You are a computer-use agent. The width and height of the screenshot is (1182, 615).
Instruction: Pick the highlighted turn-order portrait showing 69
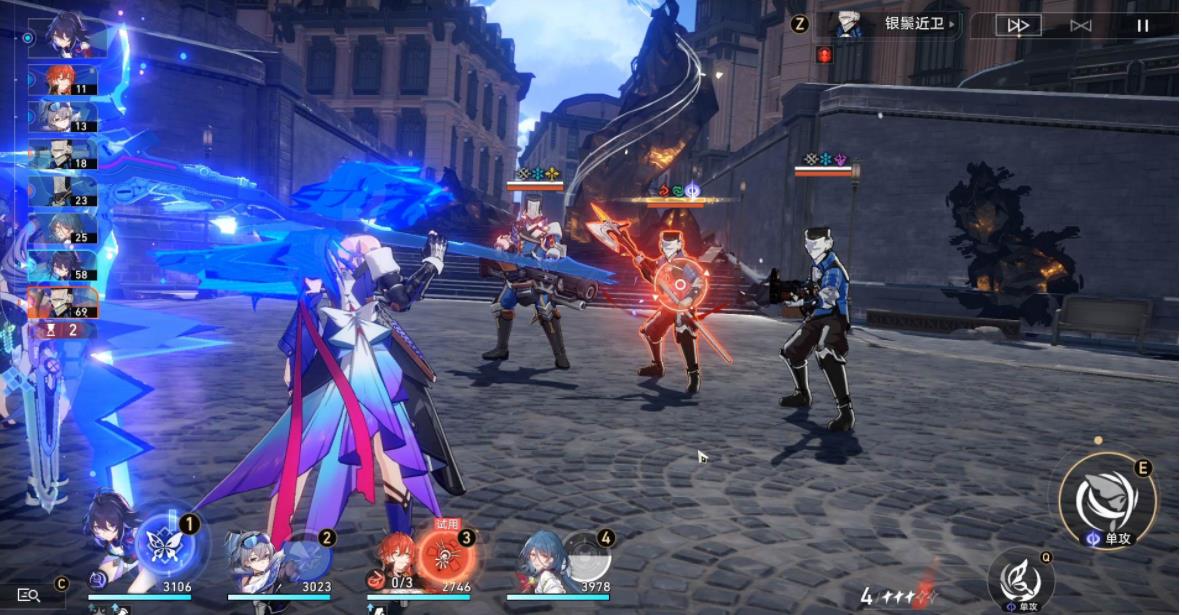tap(62, 302)
